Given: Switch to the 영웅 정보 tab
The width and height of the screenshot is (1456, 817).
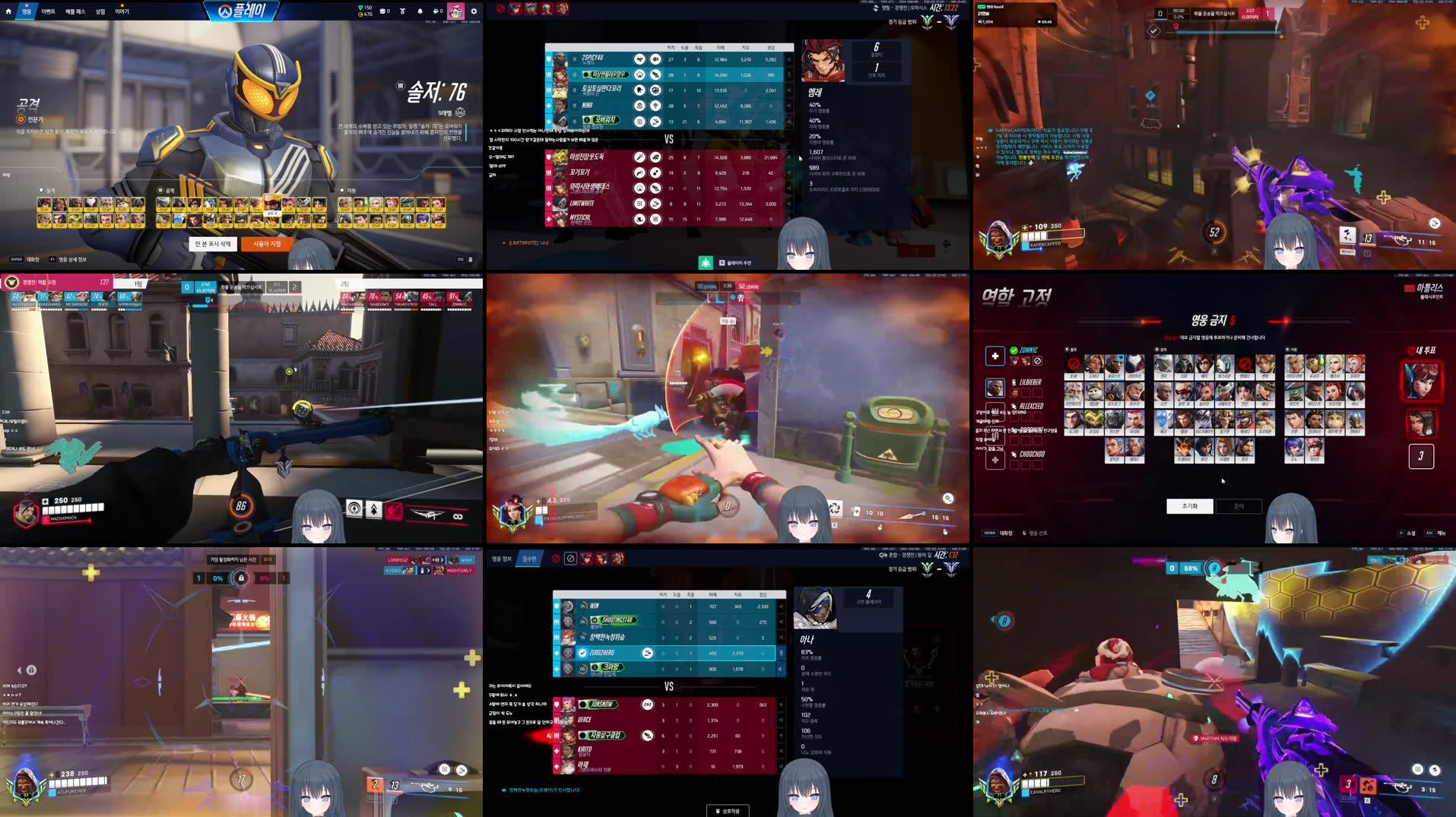Looking at the screenshot, I should tap(501, 559).
